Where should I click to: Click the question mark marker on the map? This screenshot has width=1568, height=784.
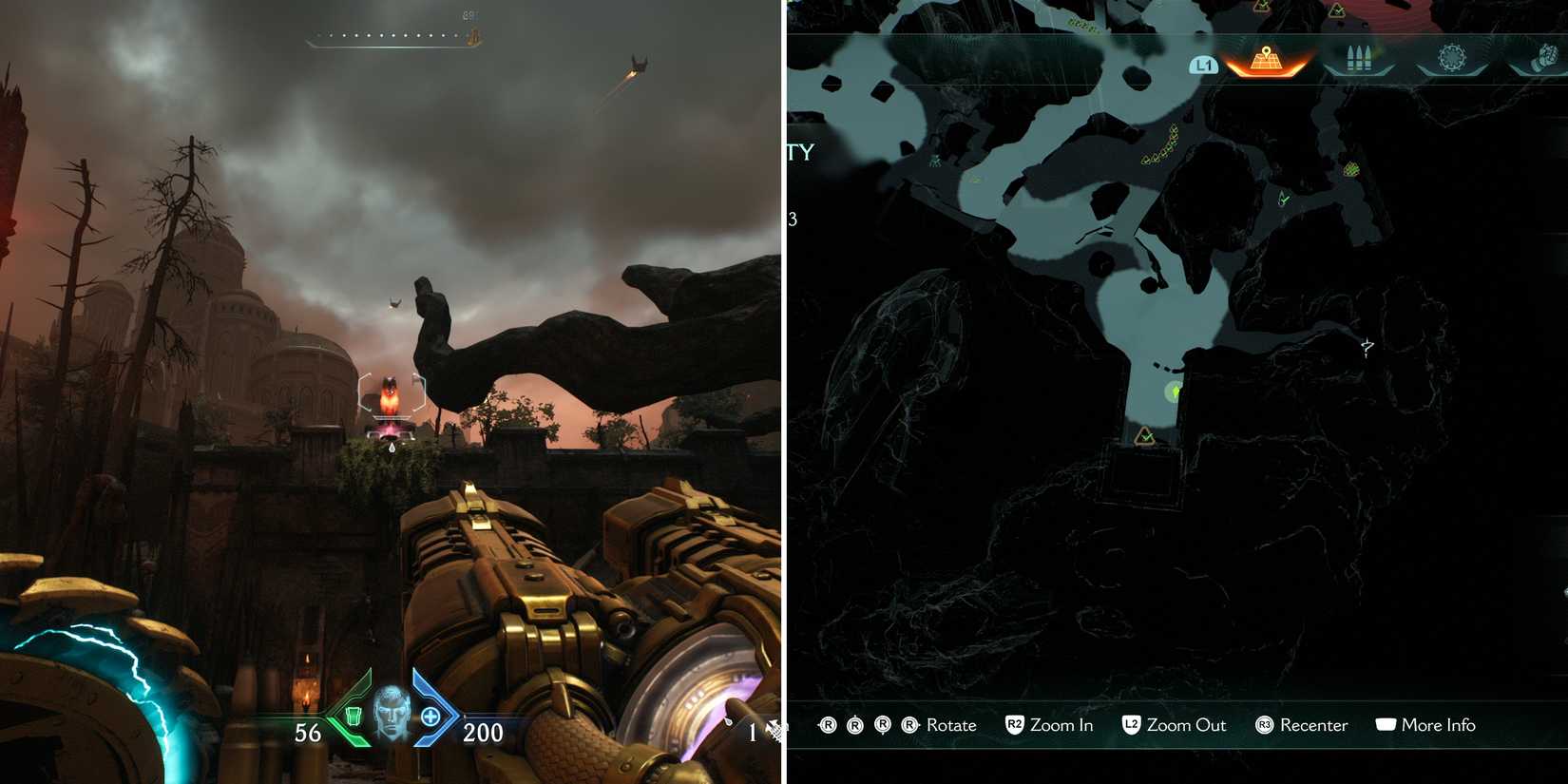point(1367,347)
